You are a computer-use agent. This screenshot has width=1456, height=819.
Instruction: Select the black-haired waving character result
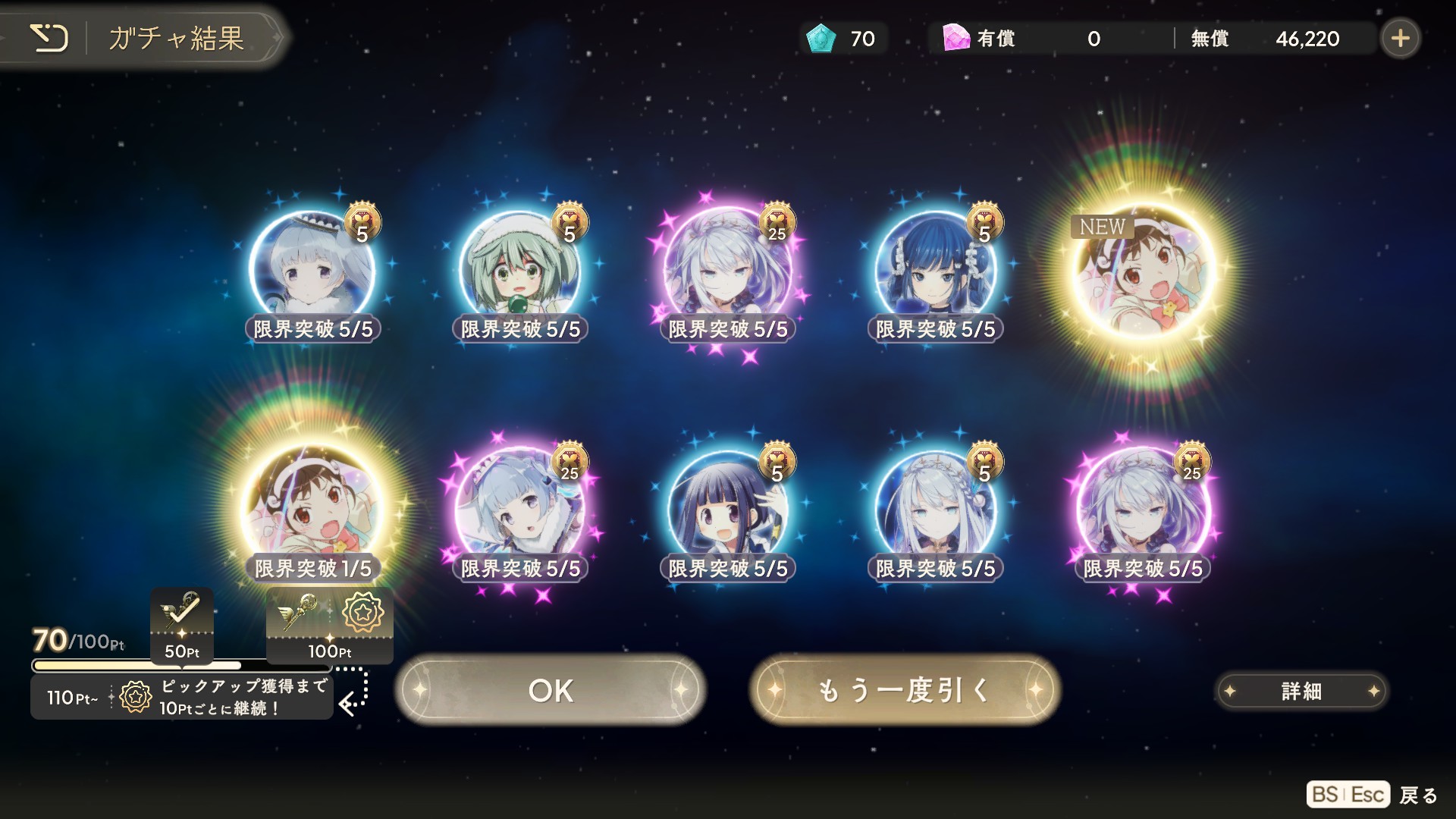tap(728, 510)
